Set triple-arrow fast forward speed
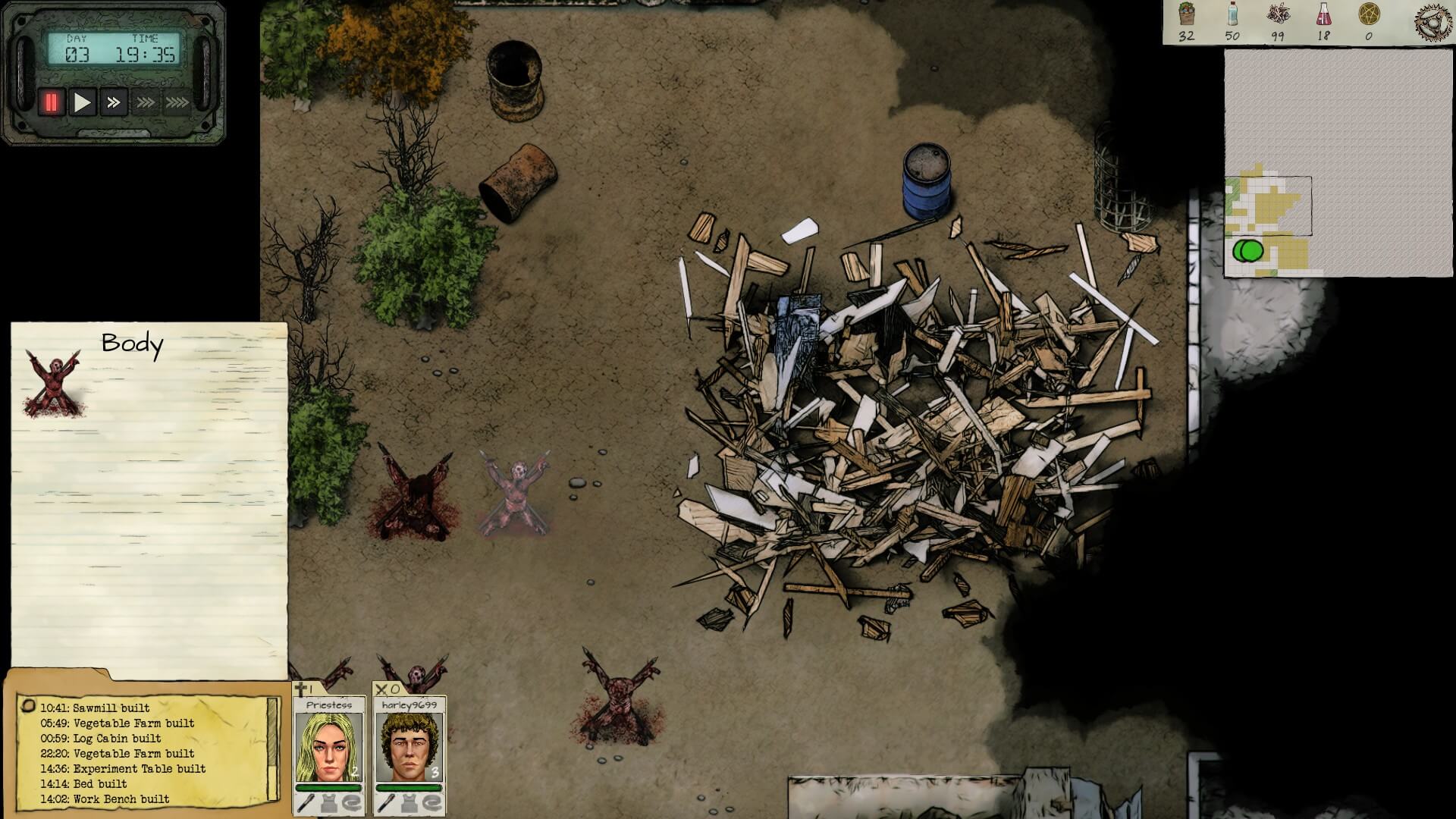Image resolution: width=1456 pixels, height=819 pixels. (x=146, y=102)
